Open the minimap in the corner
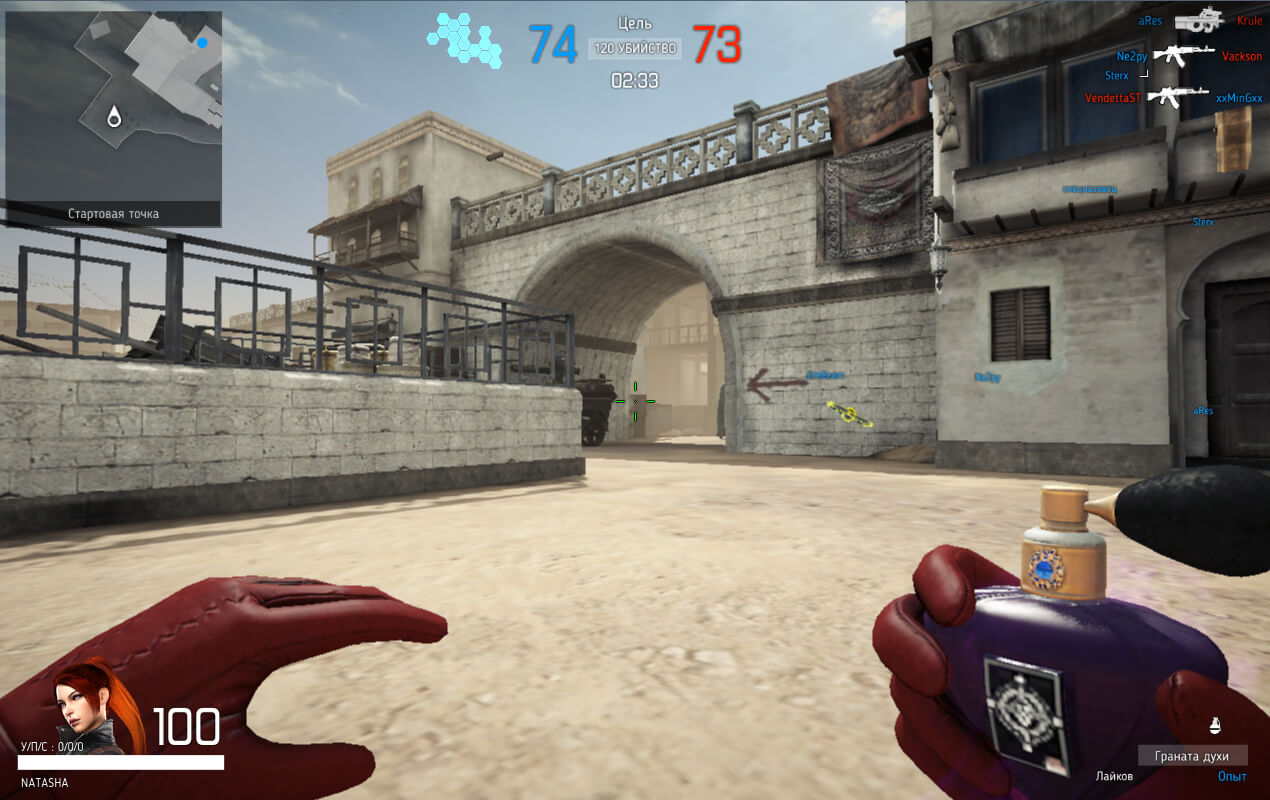 coord(113,106)
